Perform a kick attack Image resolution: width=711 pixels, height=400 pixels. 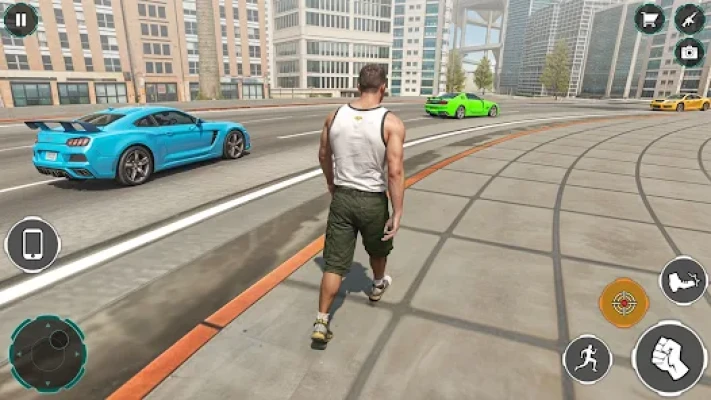coord(683,281)
